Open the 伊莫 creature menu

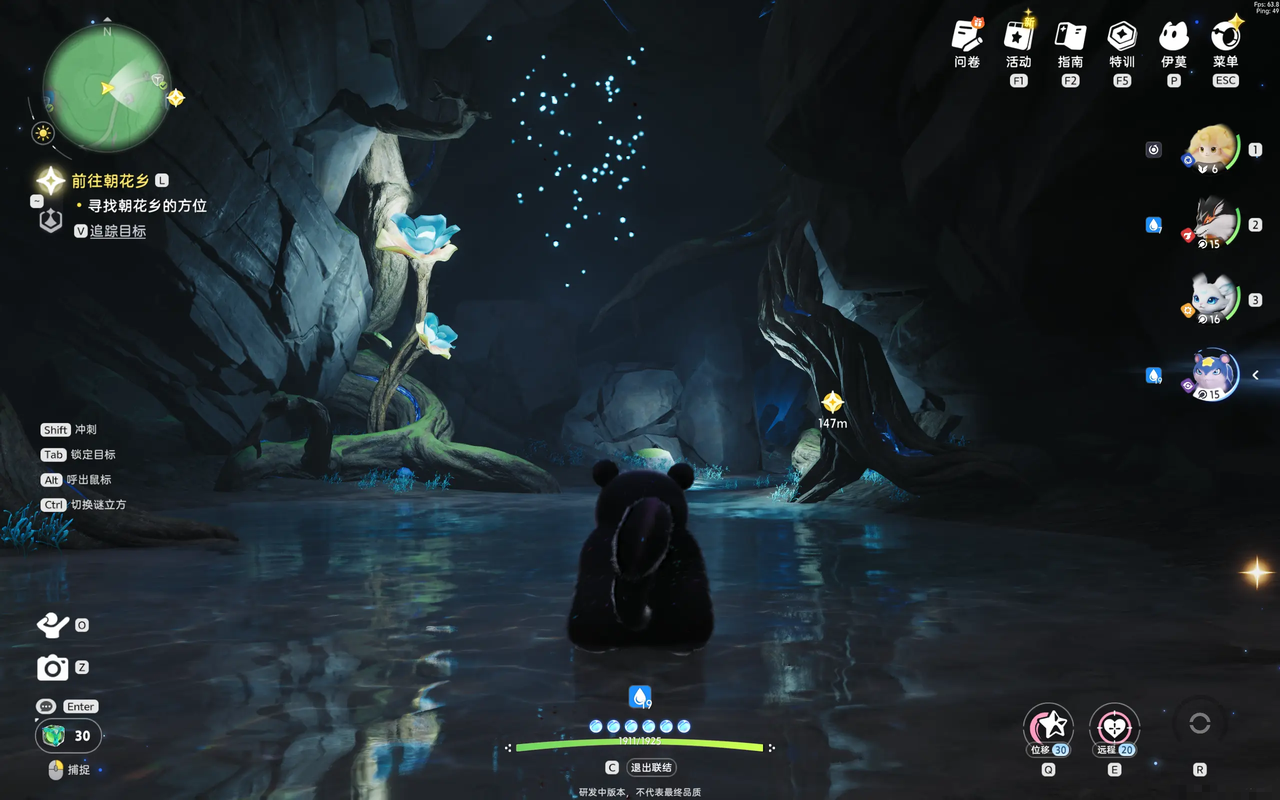(1174, 37)
